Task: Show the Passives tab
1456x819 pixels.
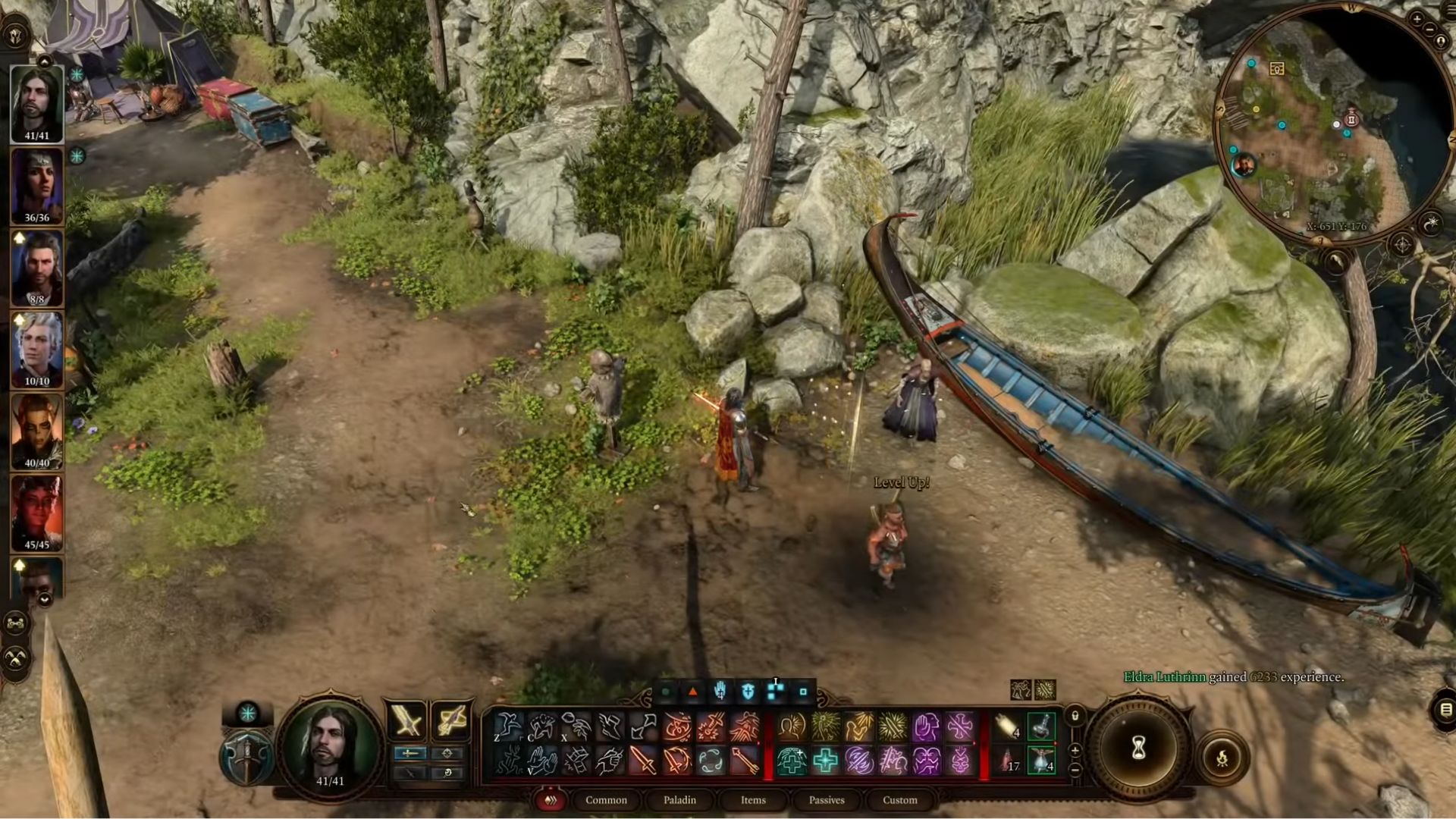Action: 827,800
